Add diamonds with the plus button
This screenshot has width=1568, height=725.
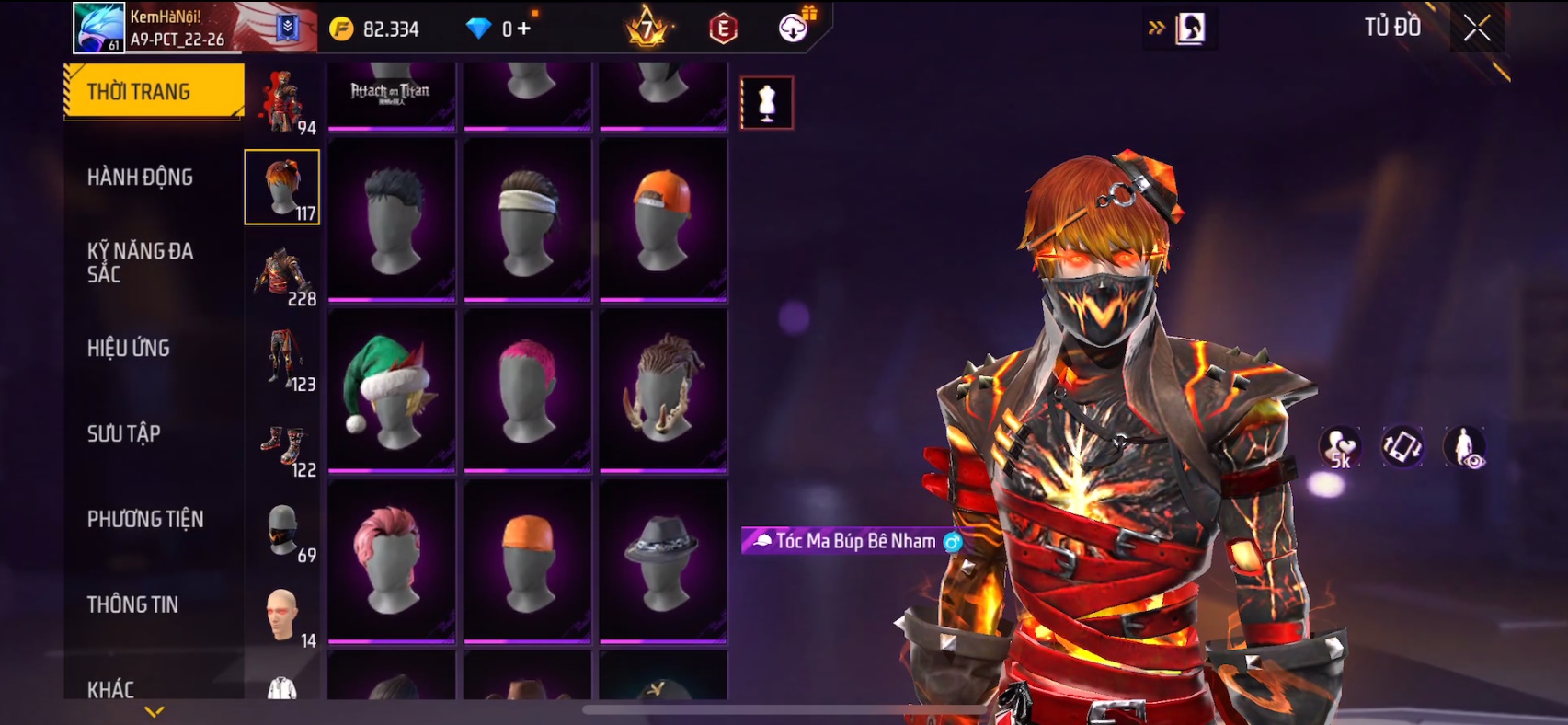coord(523,29)
